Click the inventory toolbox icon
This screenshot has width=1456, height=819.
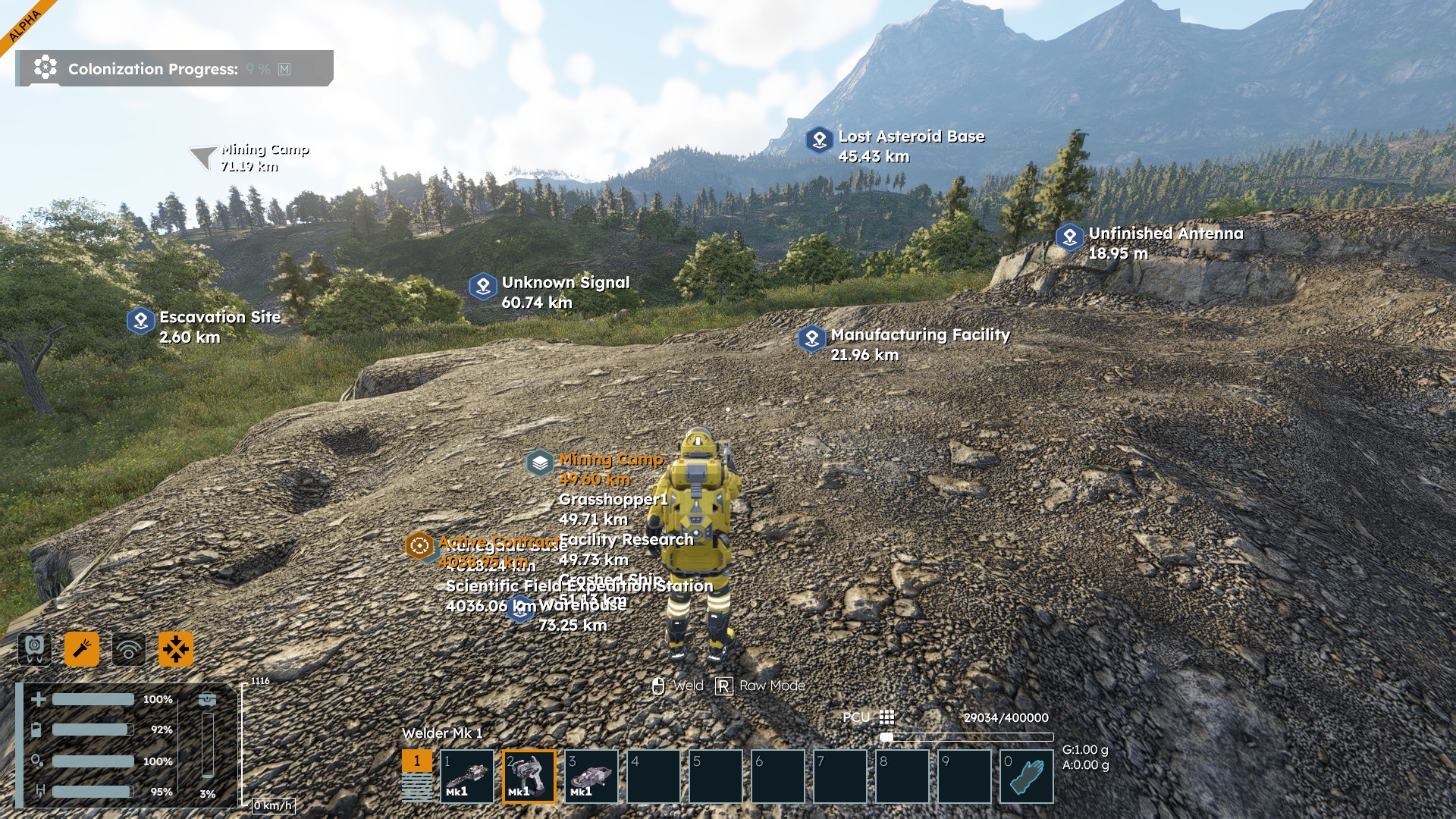(207, 699)
